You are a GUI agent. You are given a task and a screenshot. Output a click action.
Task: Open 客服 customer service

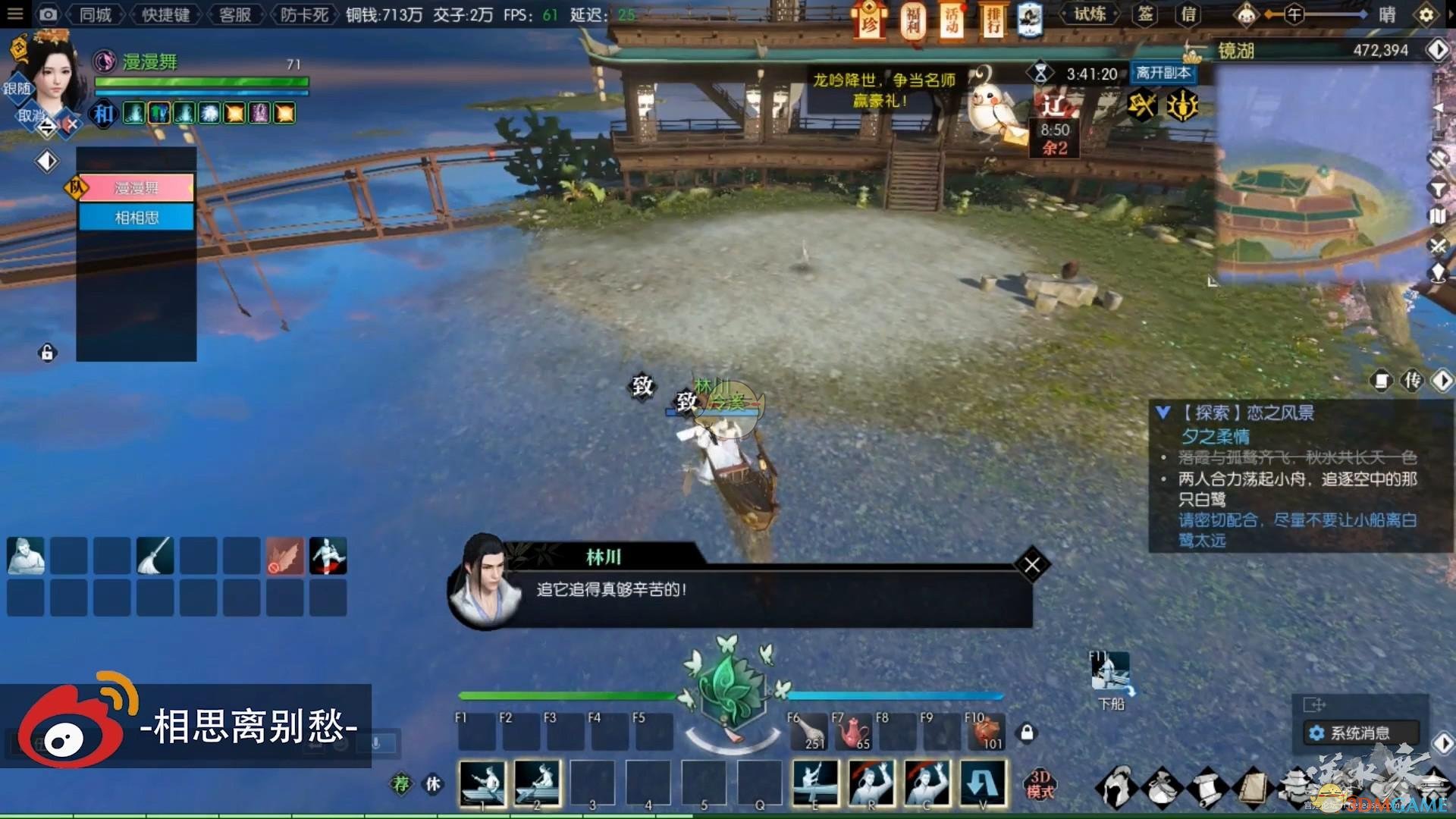pyautogui.click(x=235, y=14)
